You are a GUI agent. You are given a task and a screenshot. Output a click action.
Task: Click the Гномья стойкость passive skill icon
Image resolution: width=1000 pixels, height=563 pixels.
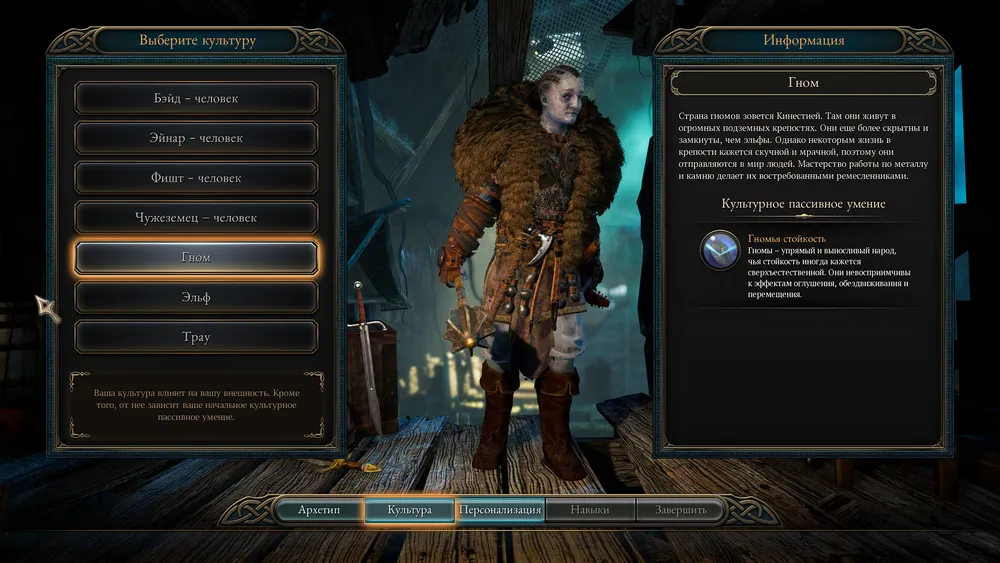[719, 251]
